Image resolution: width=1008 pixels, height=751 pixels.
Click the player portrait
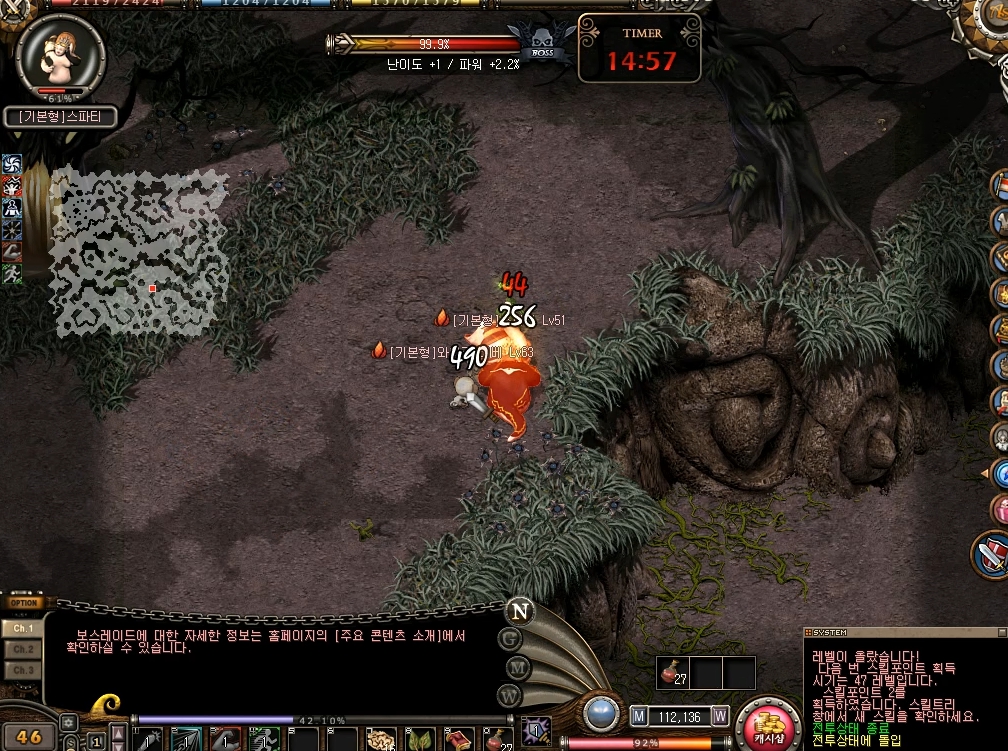click(60, 57)
